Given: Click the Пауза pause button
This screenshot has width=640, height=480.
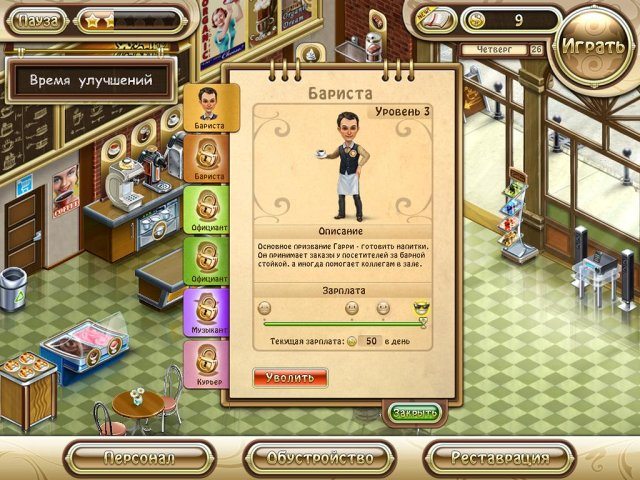Looking at the screenshot, I should (37, 19).
